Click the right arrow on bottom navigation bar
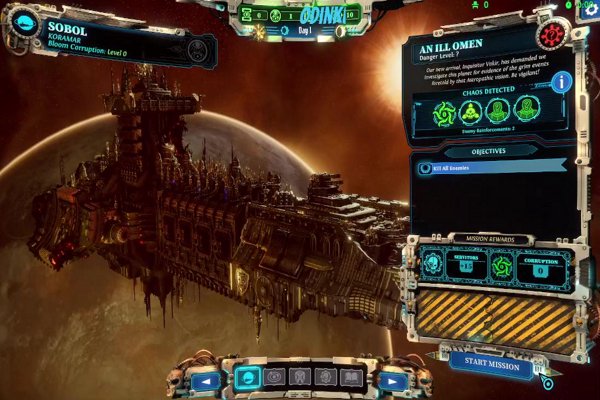 392,380
